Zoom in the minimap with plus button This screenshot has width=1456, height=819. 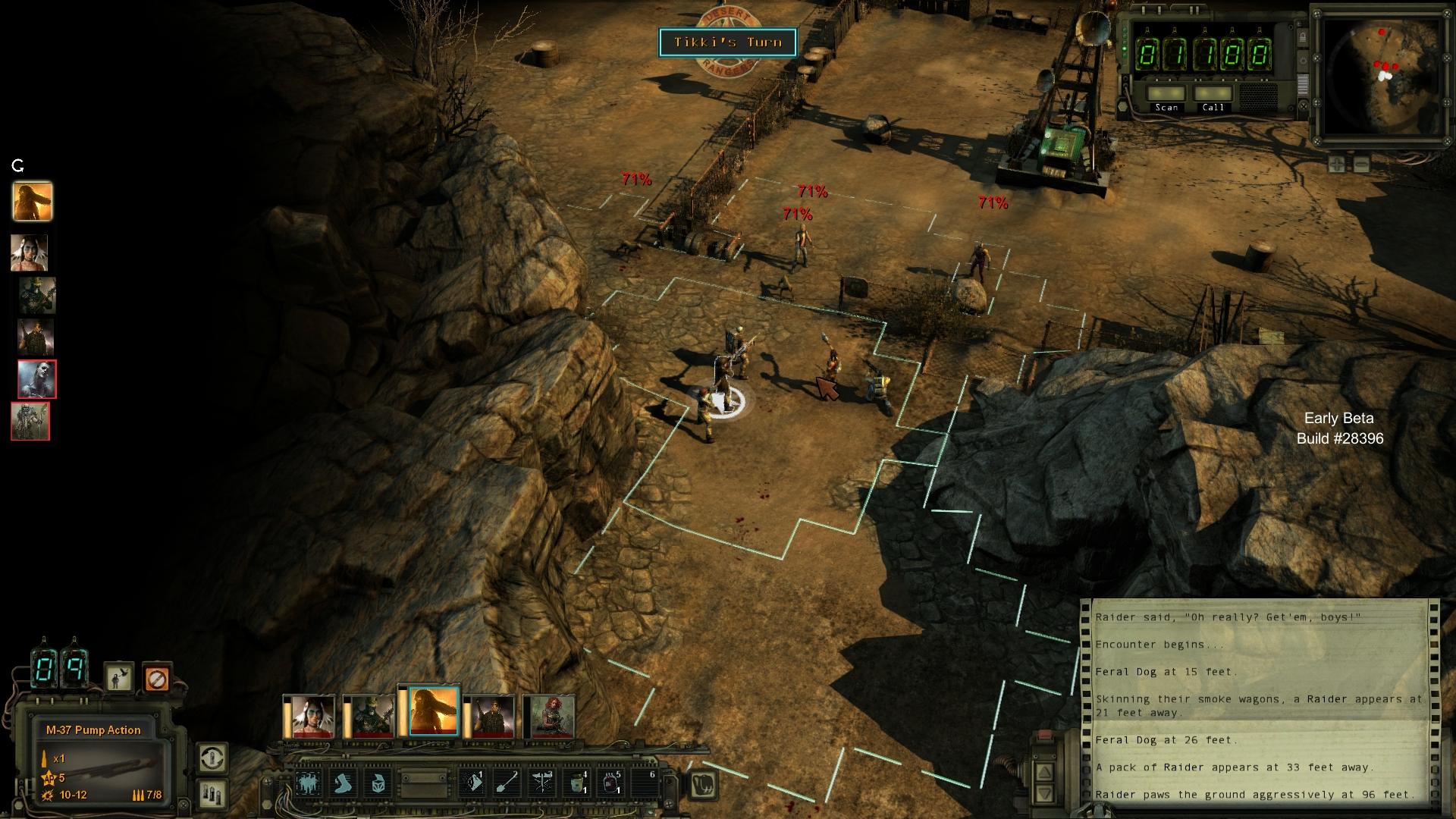pyautogui.click(x=1336, y=164)
